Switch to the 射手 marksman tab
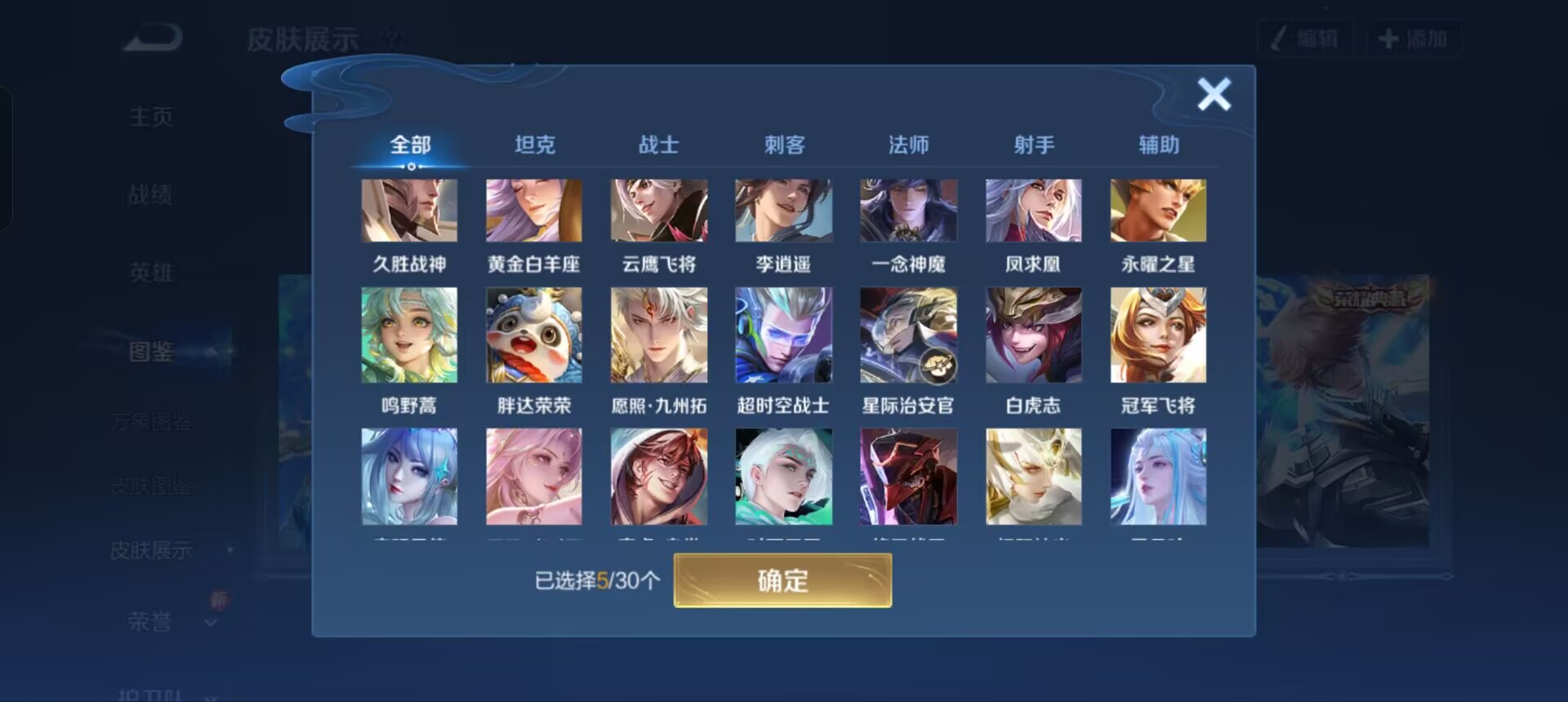The width and height of the screenshot is (1568, 702). click(x=1033, y=144)
